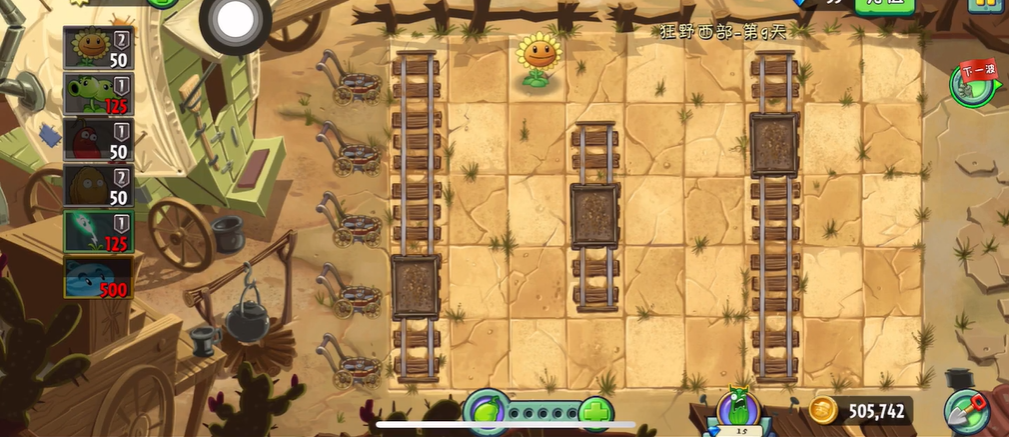The image size is (1009, 437).
Task: Tap the white circular screen-record overlay button
Action: click(235, 19)
